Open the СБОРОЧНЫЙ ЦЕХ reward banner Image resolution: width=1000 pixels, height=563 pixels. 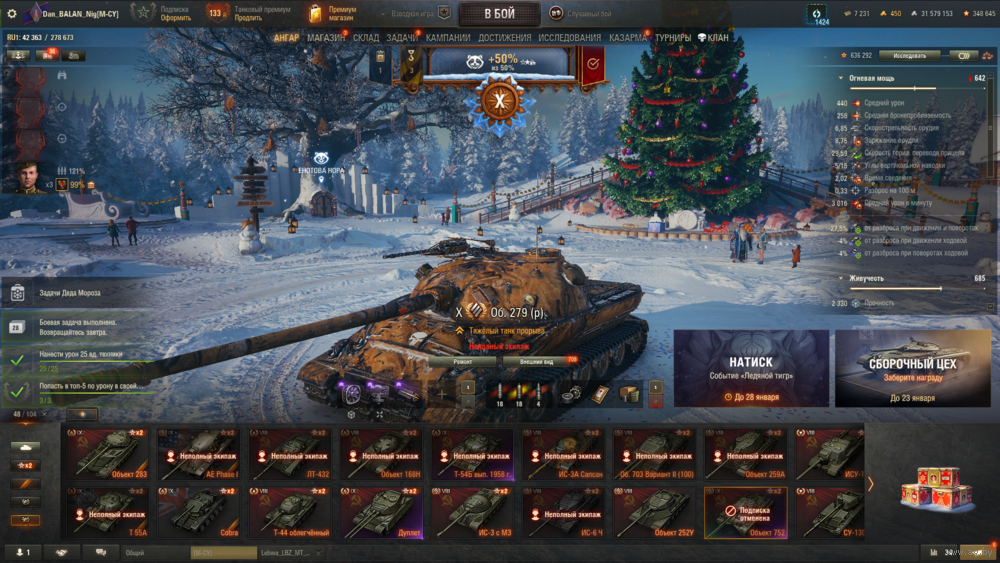[x=912, y=368]
